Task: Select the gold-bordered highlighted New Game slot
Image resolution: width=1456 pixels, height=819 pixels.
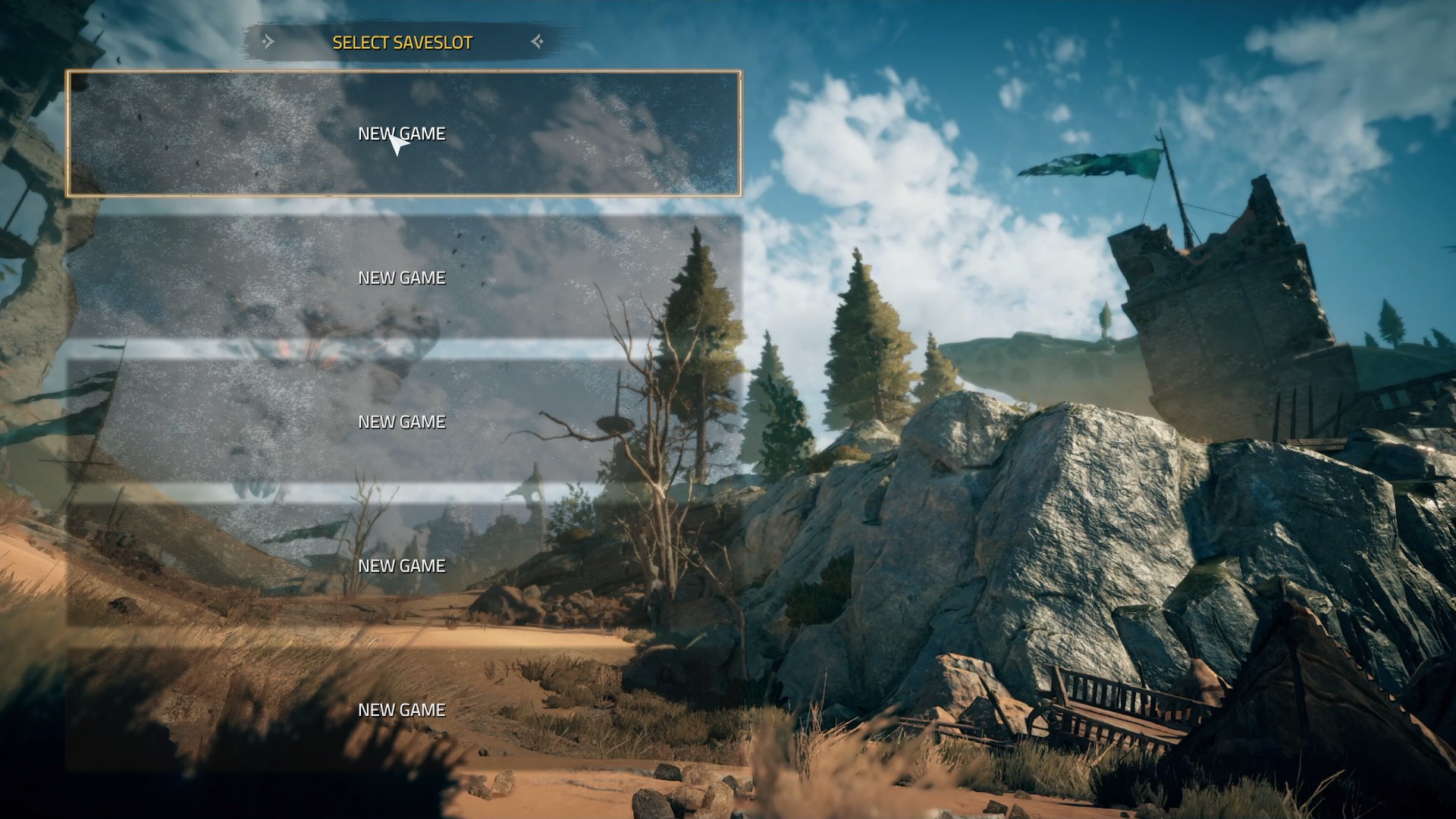Action: 403,133
